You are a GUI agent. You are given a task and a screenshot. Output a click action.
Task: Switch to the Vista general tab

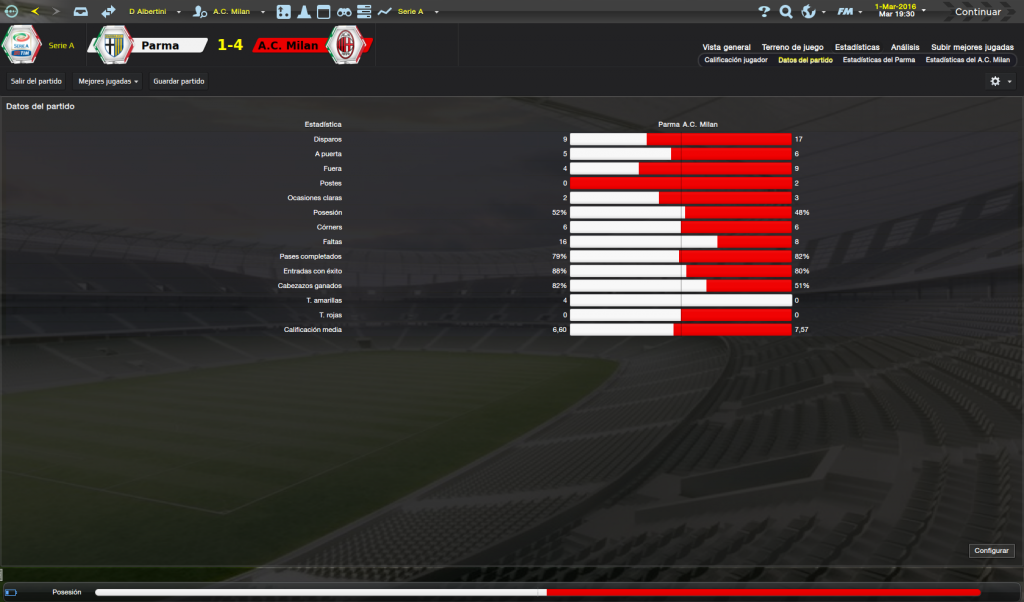[x=726, y=47]
